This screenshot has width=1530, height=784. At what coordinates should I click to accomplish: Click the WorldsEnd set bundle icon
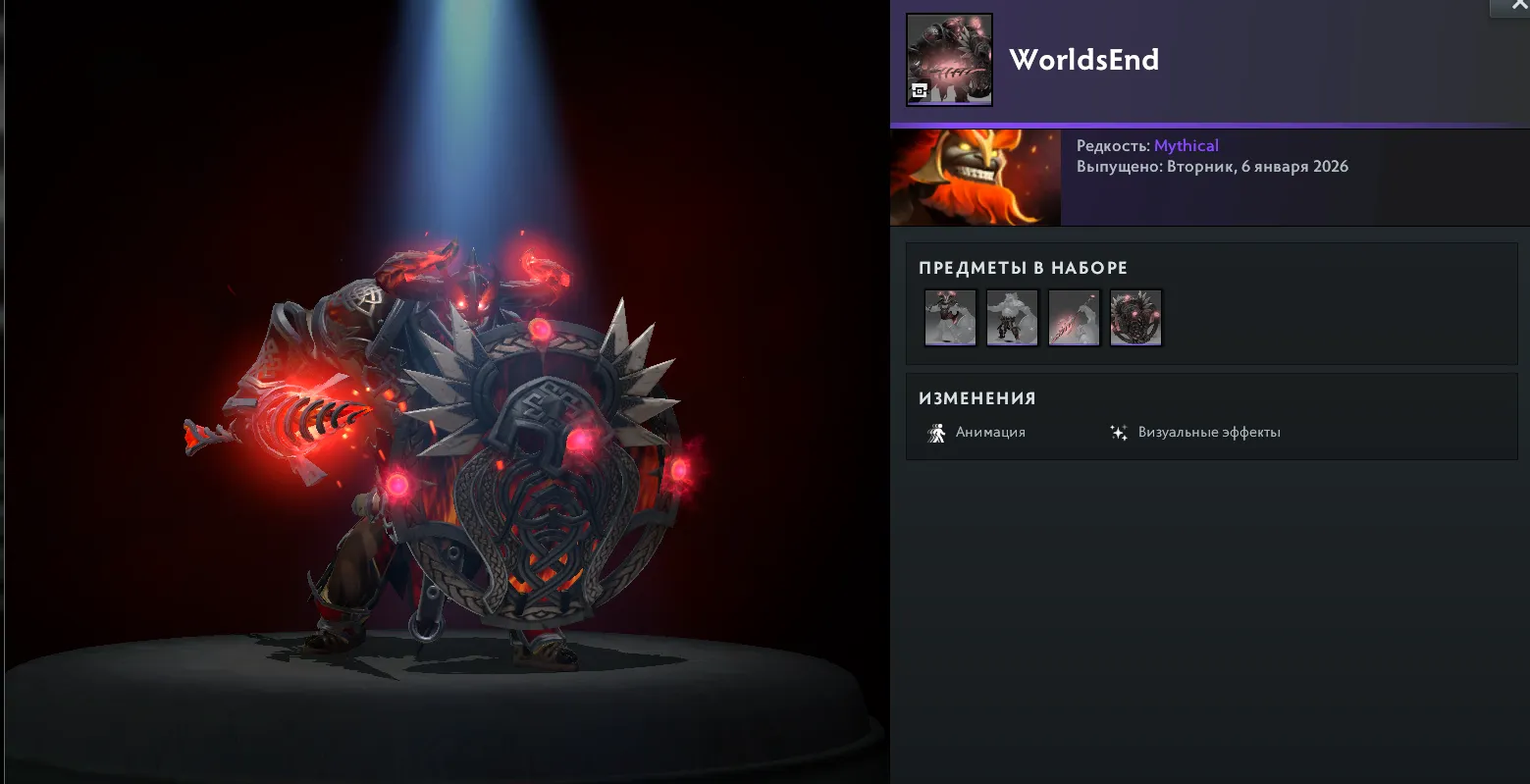click(x=949, y=59)
